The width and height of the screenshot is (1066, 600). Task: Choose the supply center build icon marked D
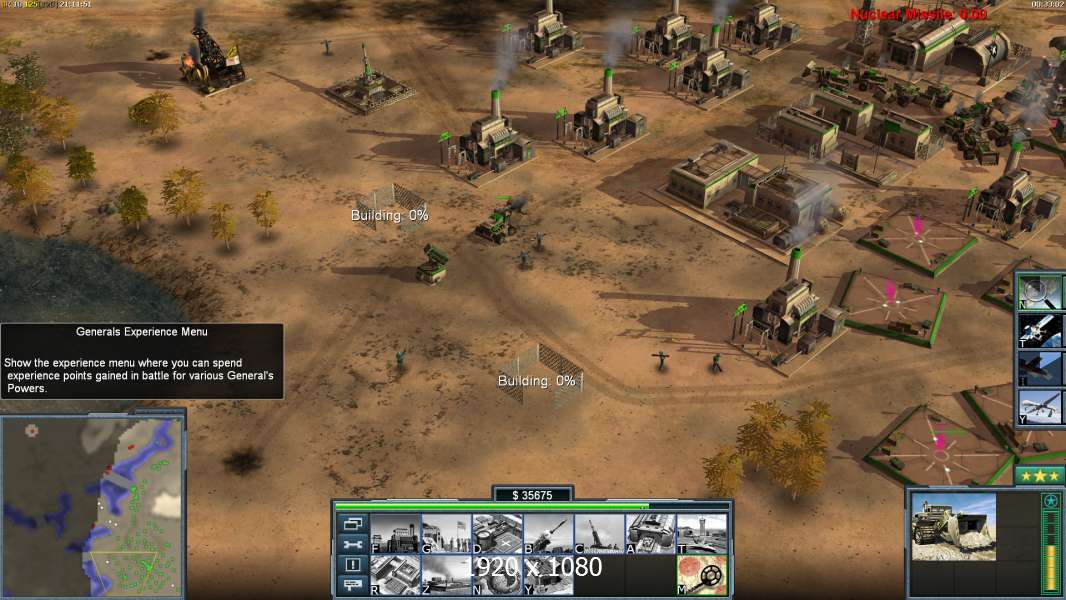click(497, 533)
